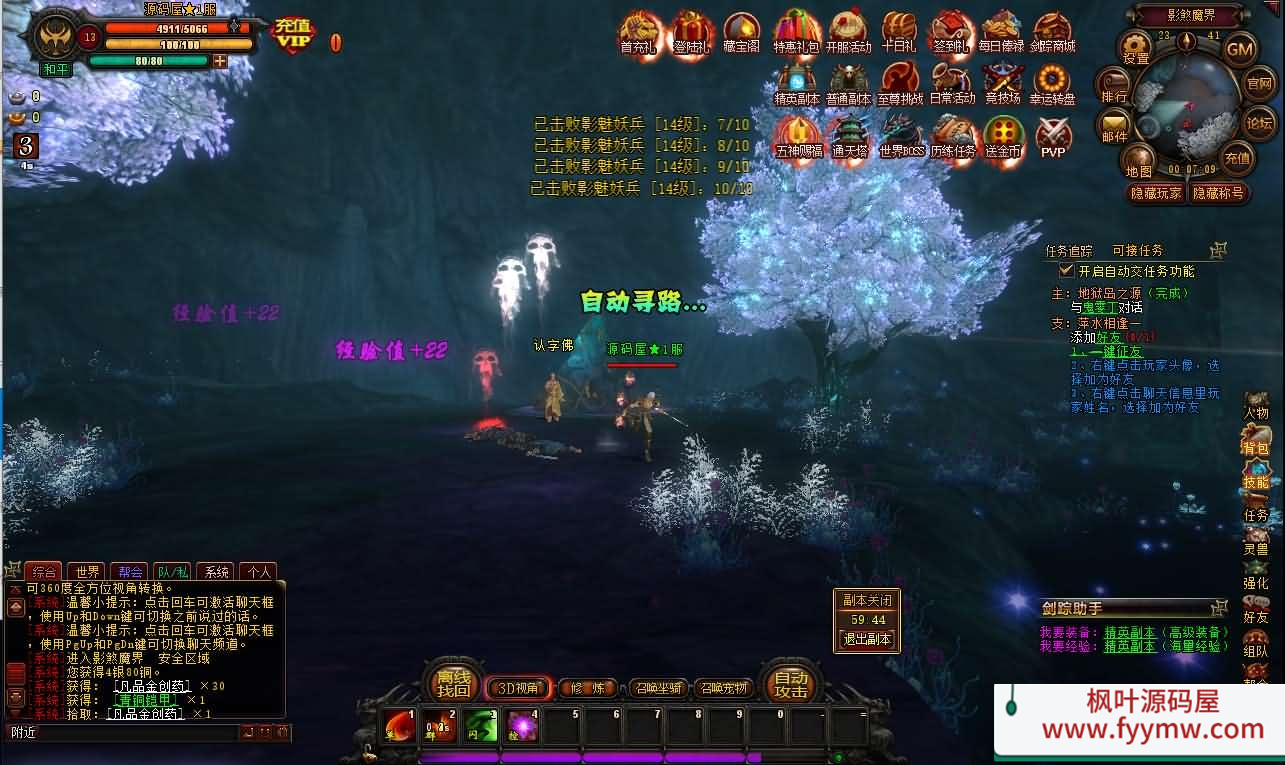Toggle the 3D视角 camera view button
Viewport: 1285px width, 765px height.
[x=518, y=688]
